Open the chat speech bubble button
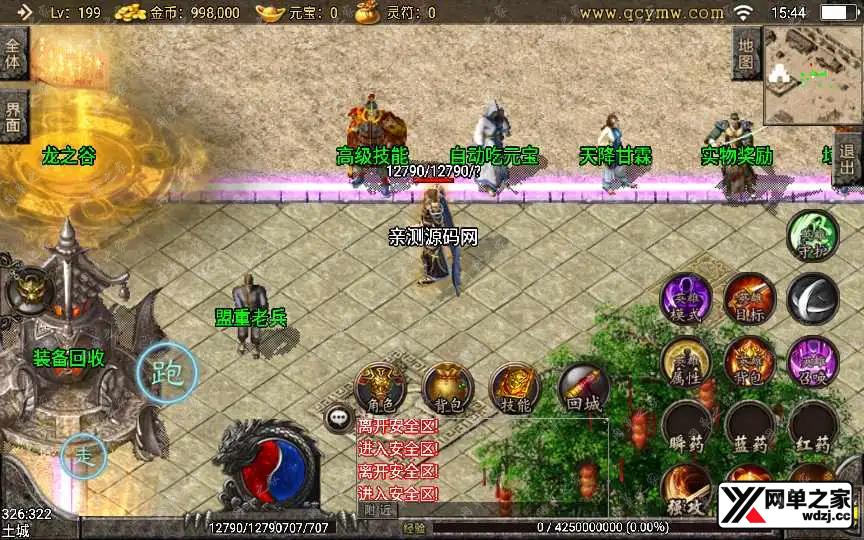The height and width of the screenshot is (540, 864). point(339,418)
